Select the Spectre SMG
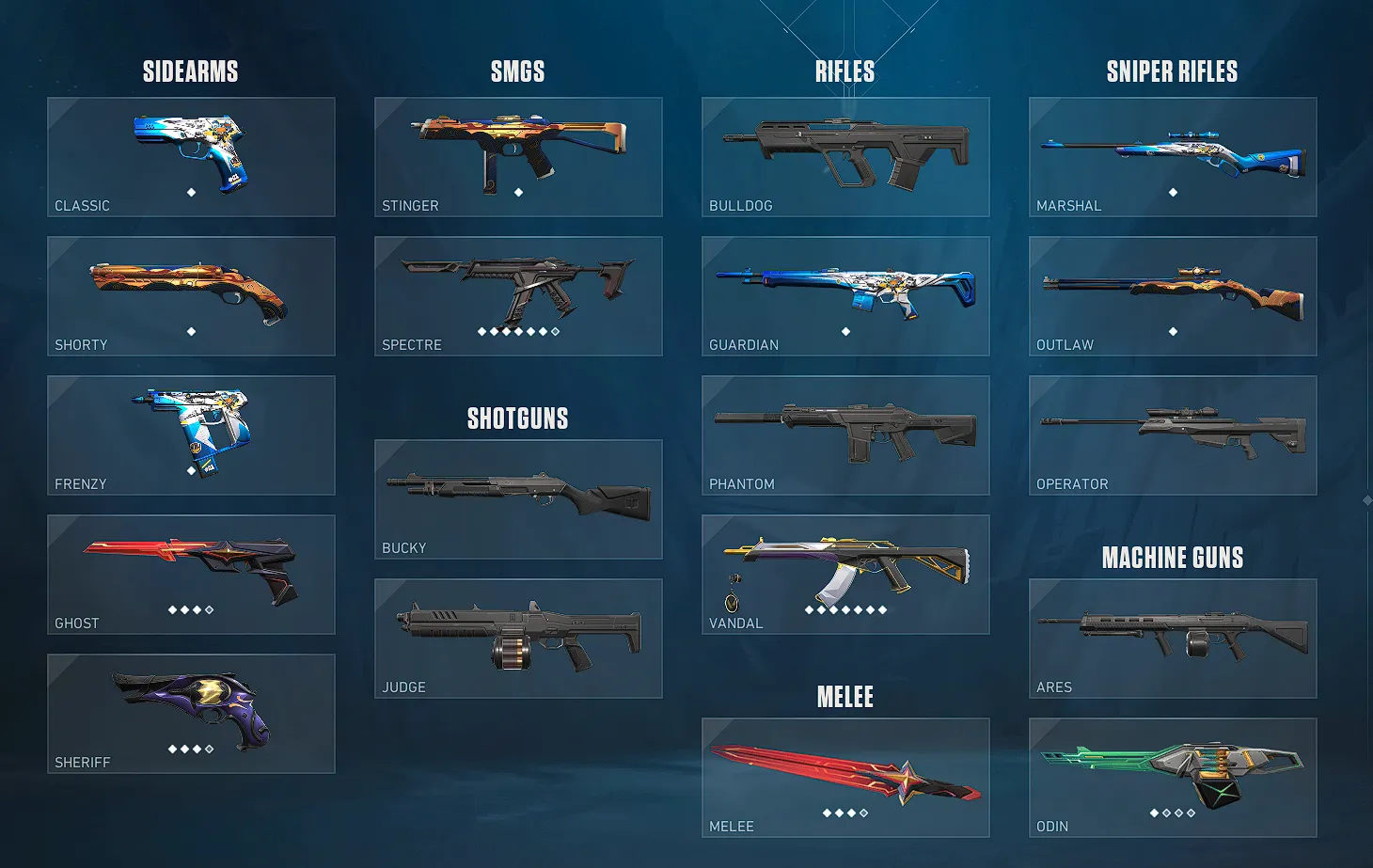The height and width of the screenshot is (868, 1373). pyautogui.click(x=517, y=296)
